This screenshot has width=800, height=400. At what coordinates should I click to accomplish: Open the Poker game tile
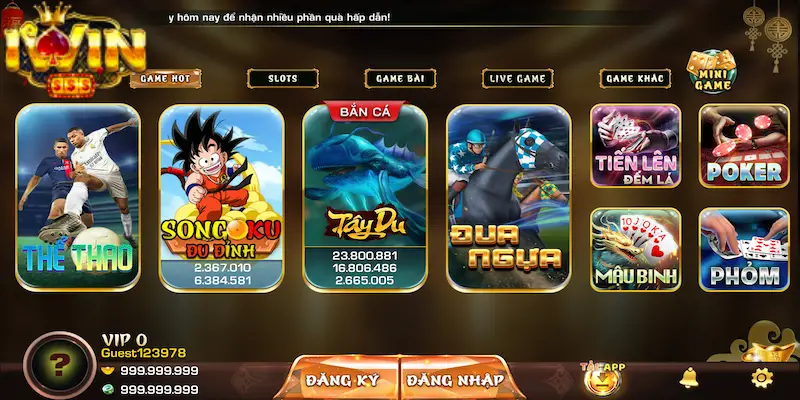743,147
